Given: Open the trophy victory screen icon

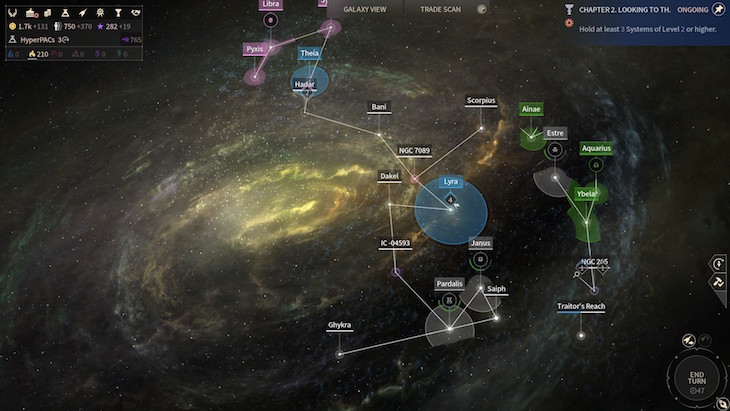Looking at the screenshot, I should pyautogui.click(x=118, y=11).
